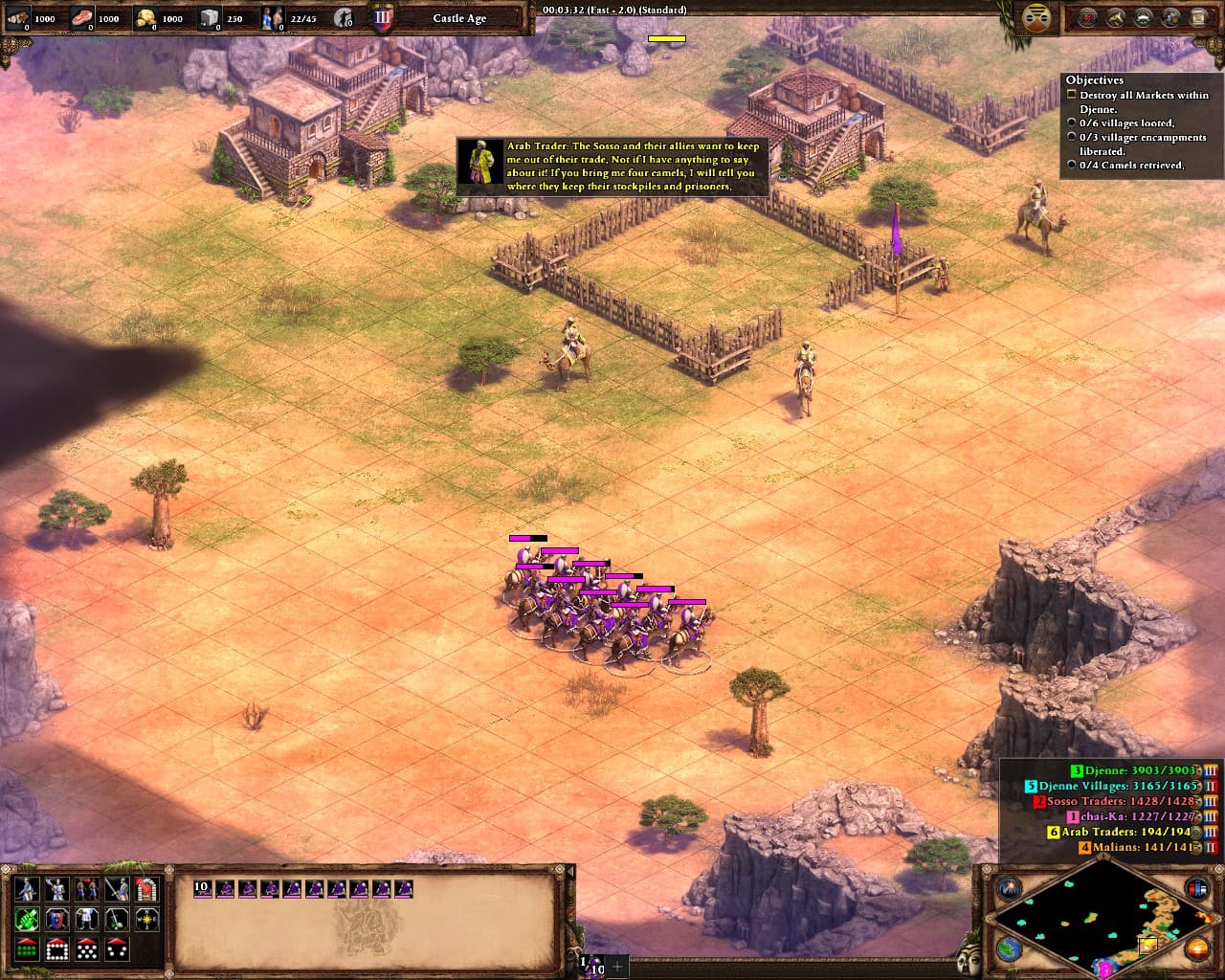
Task: Switch to Staggered formation
Action: (86, 949)
